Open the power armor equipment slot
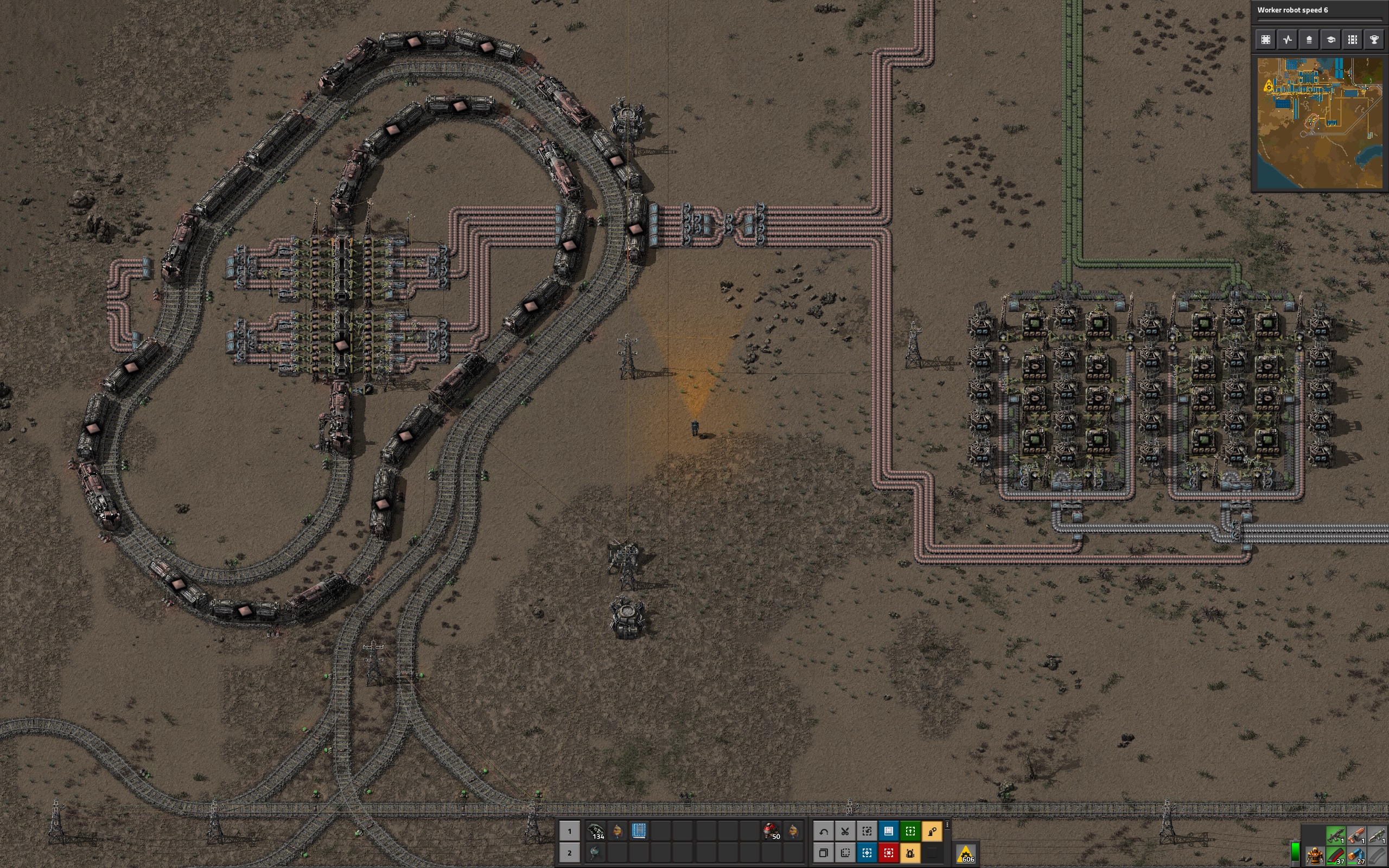Viewport: 1389px width, 868px height. [1314, 857]
